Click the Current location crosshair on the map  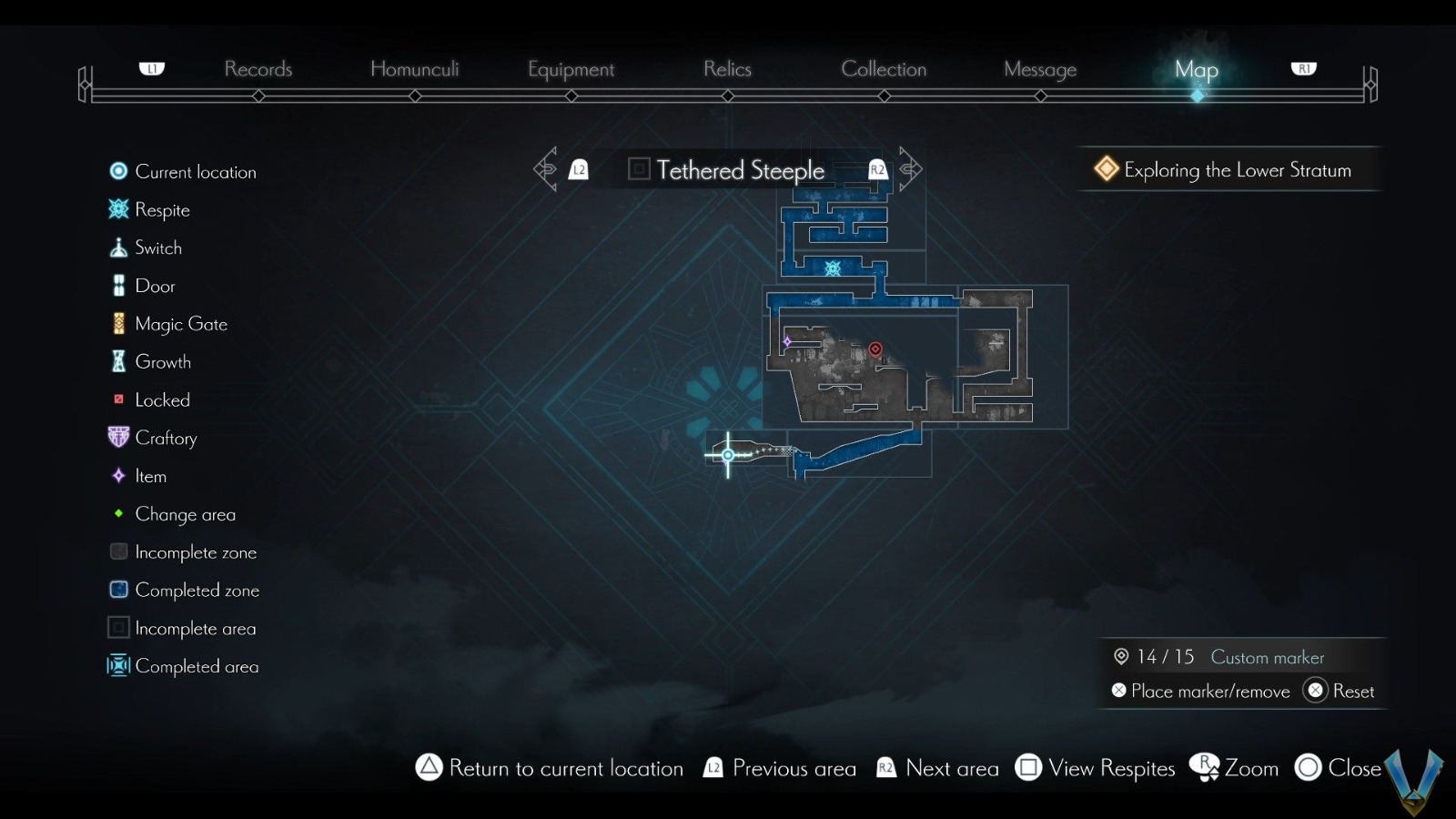point(727,454)
